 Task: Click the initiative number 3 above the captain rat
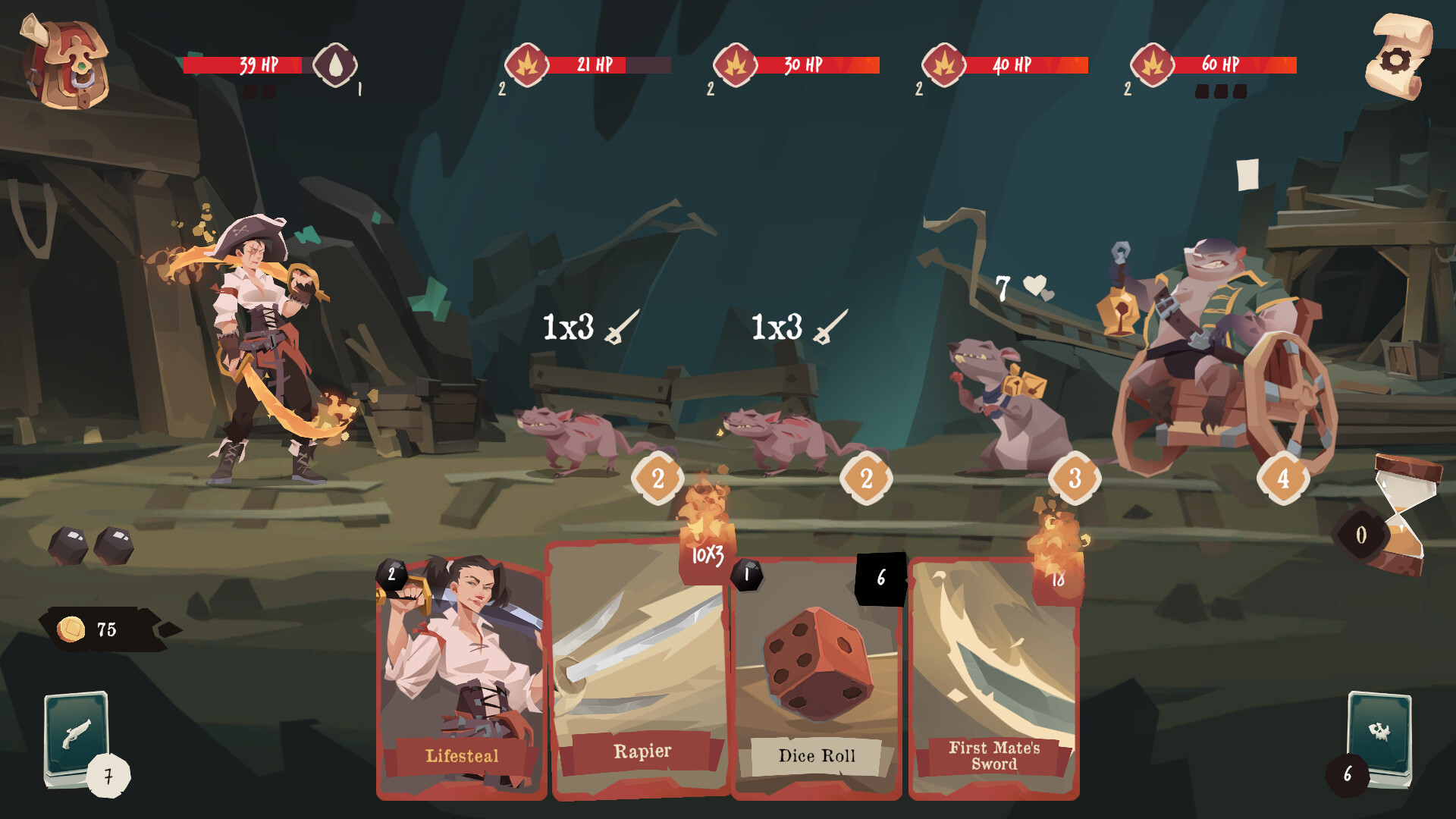point(1075,477)
